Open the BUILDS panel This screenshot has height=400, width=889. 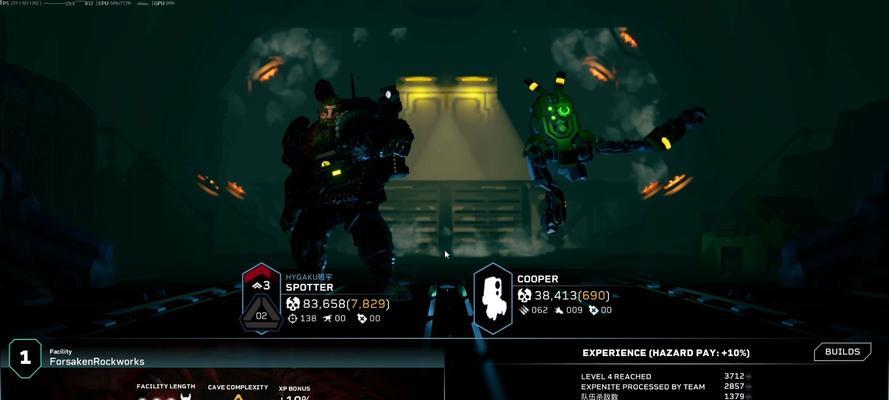[843, 352]
